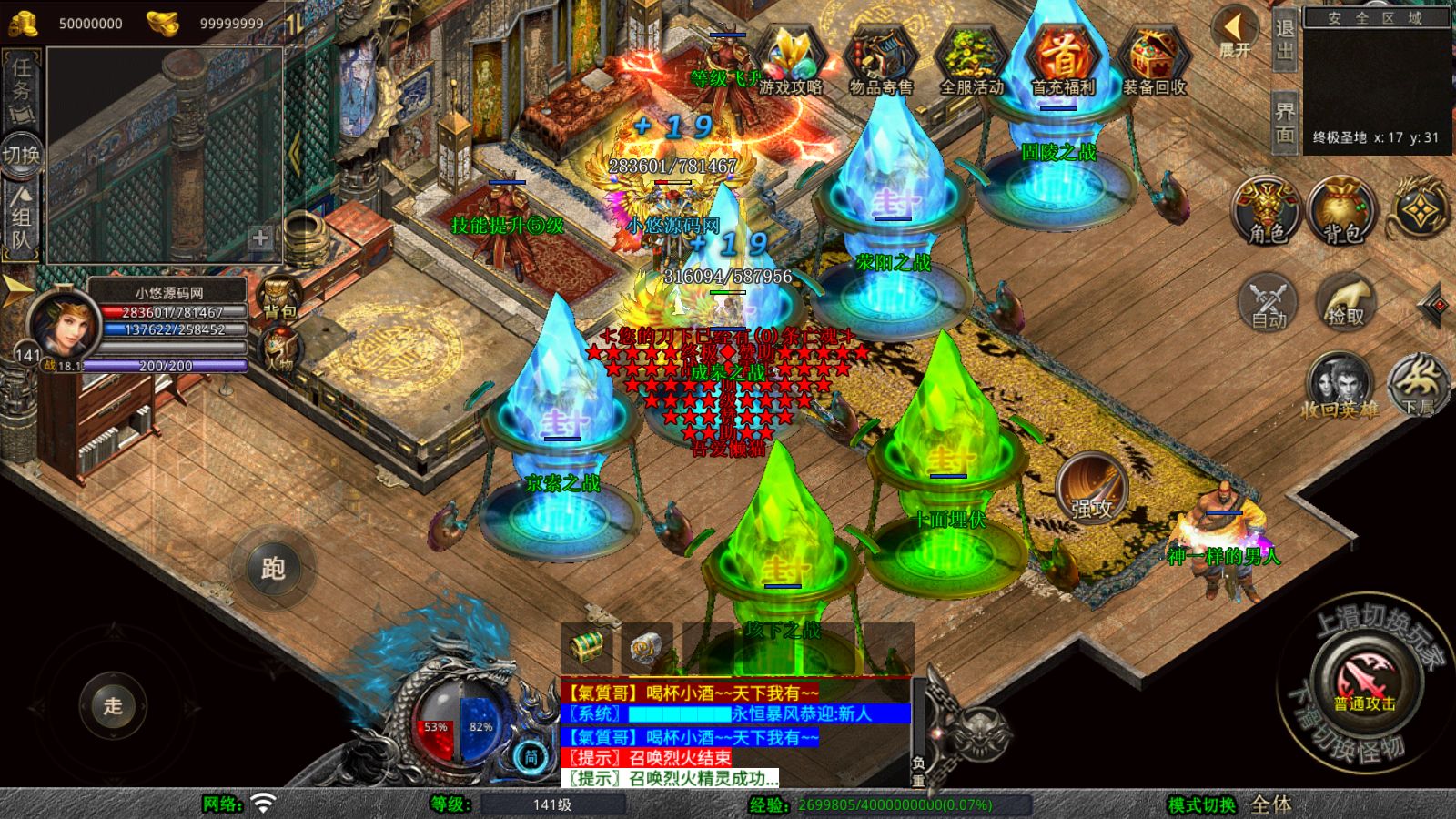Open the 装备回收 equipment recycling
The image size is (1456, 819).
[x=1154, y=61]
